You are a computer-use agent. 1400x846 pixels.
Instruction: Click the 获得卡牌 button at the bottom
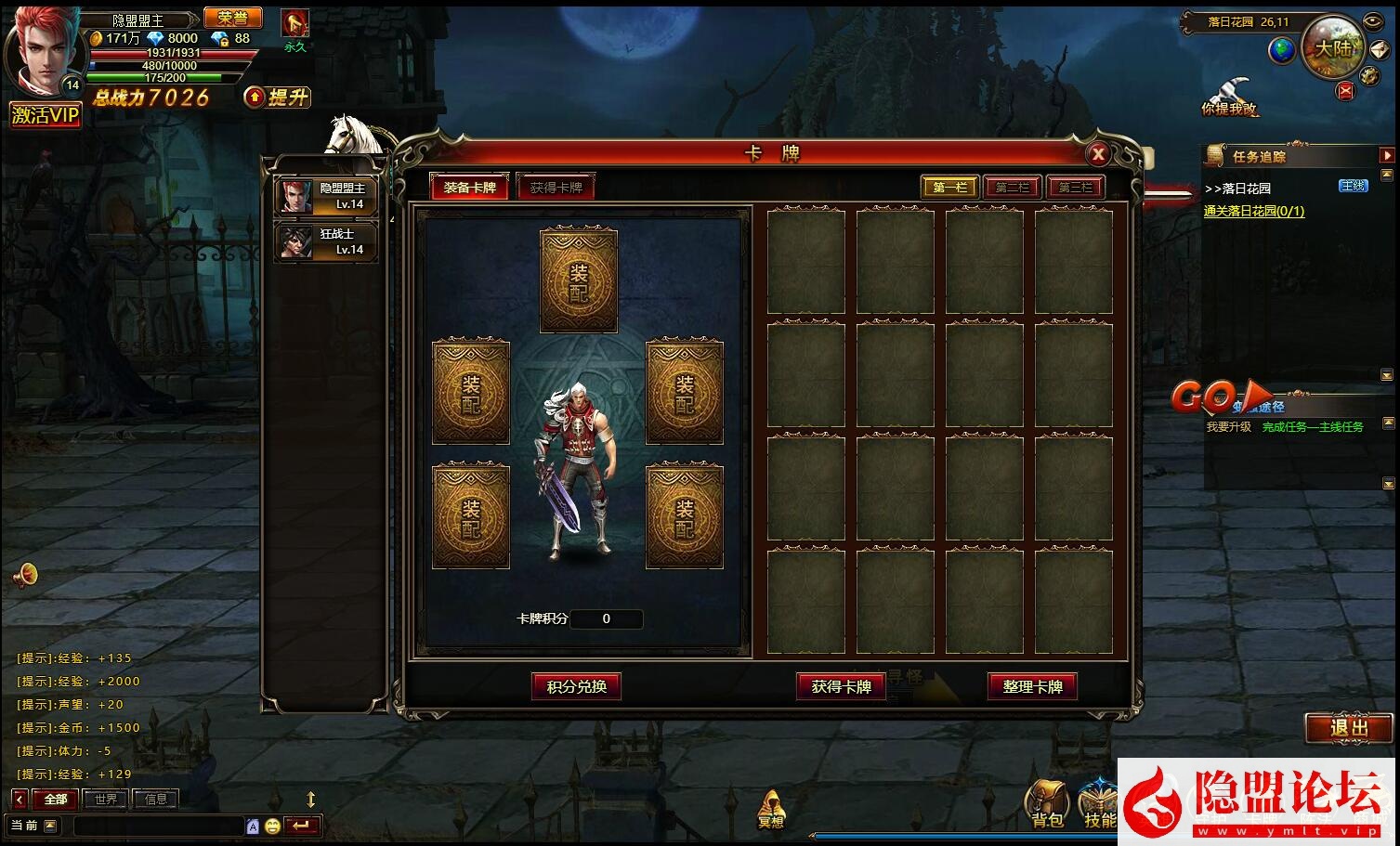pyautogui.click(x=841, y=687)
